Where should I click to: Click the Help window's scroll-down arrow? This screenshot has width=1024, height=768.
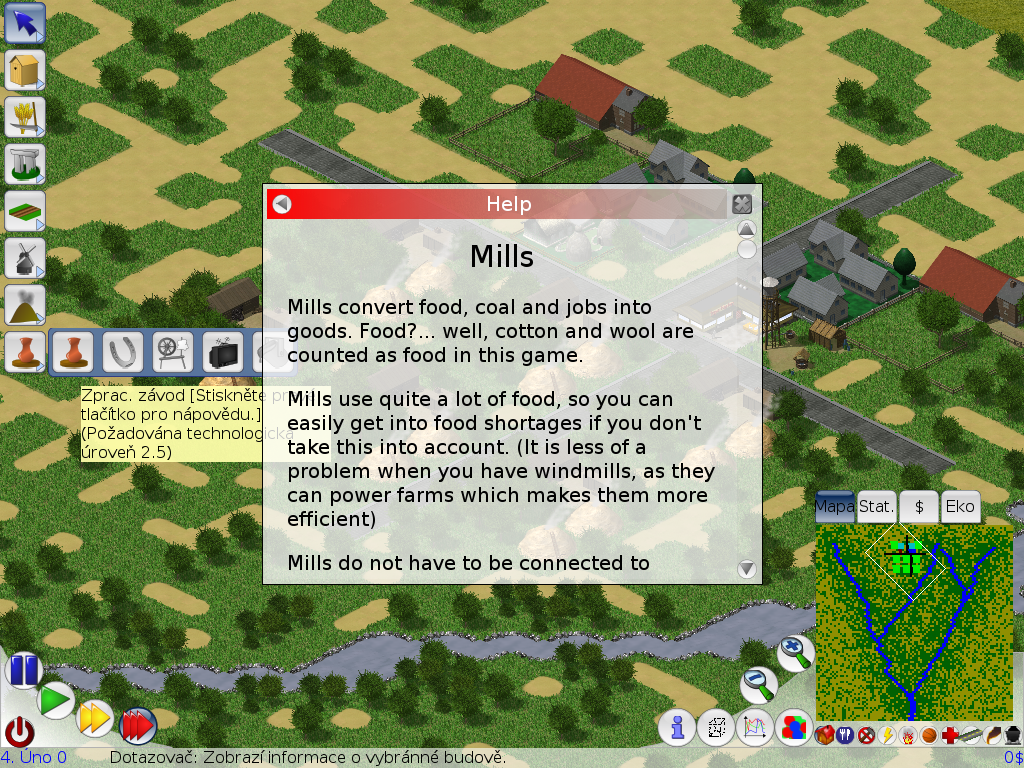click(746, 569)
